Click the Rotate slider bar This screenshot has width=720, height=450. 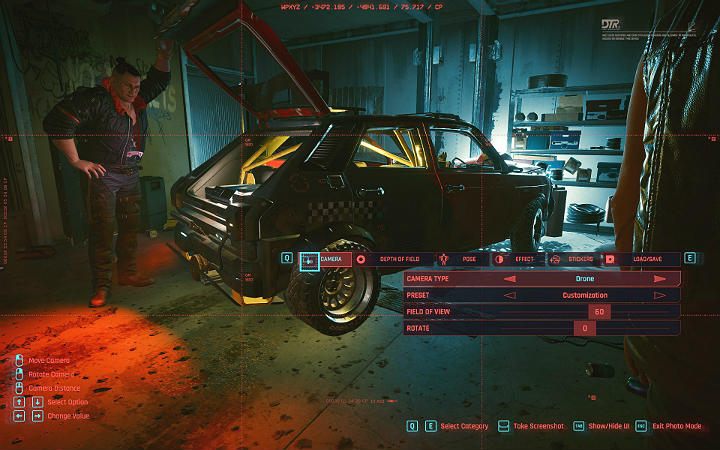click(x=585, y=328)
